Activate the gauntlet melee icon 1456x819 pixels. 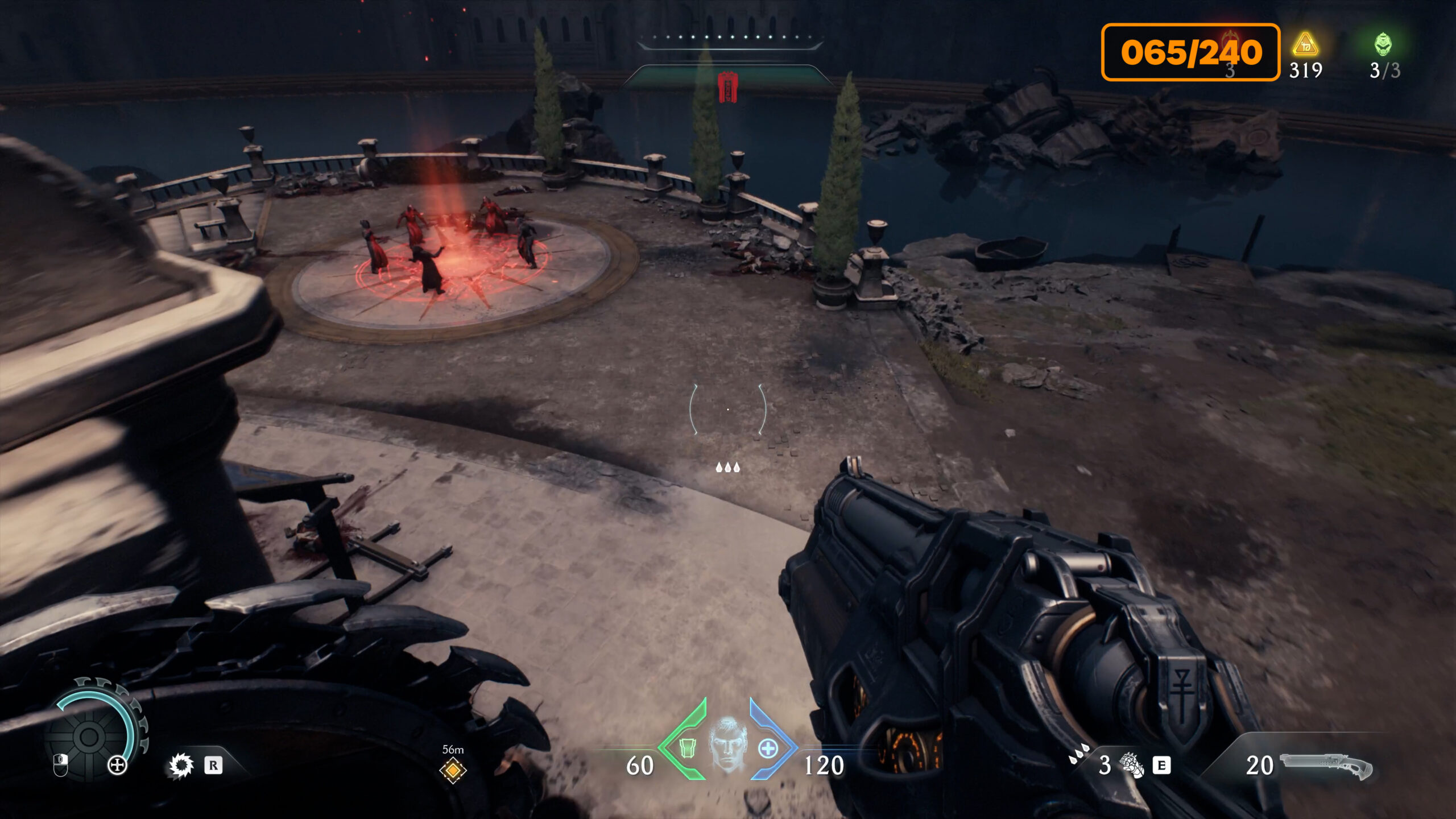coord(1131,765)
